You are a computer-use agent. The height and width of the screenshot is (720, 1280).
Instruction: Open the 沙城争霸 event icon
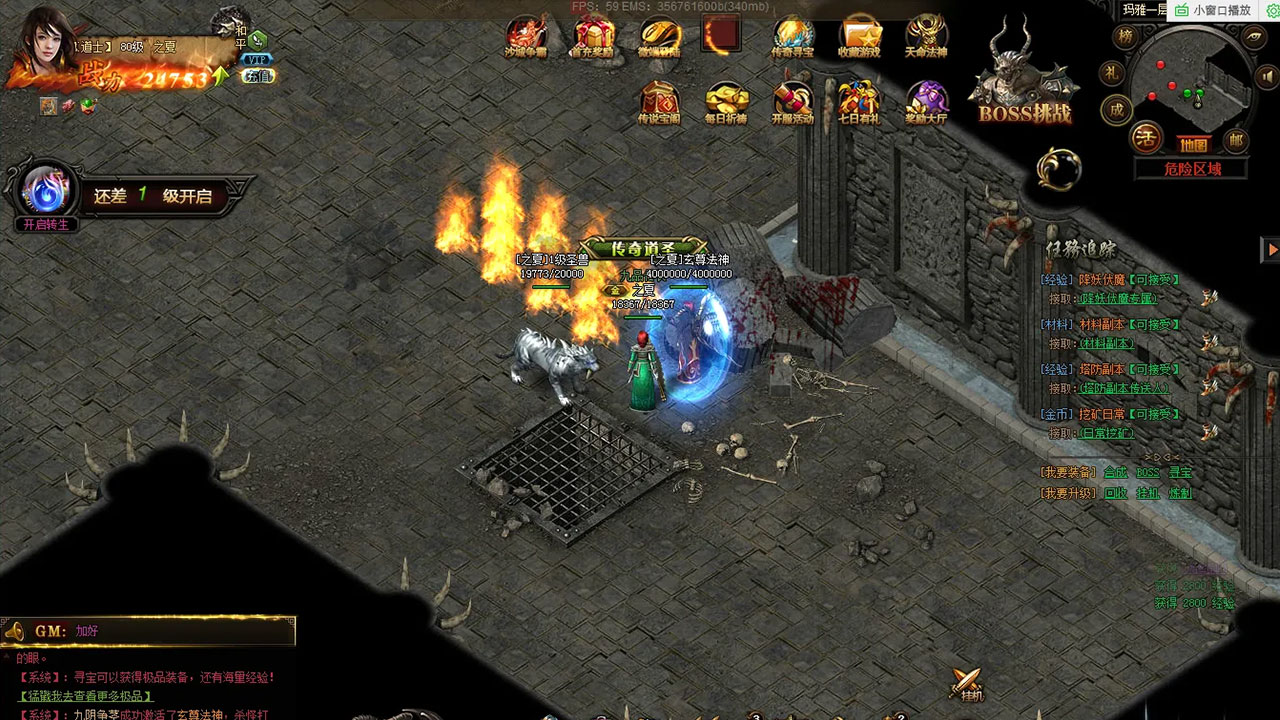click(525, 37)
